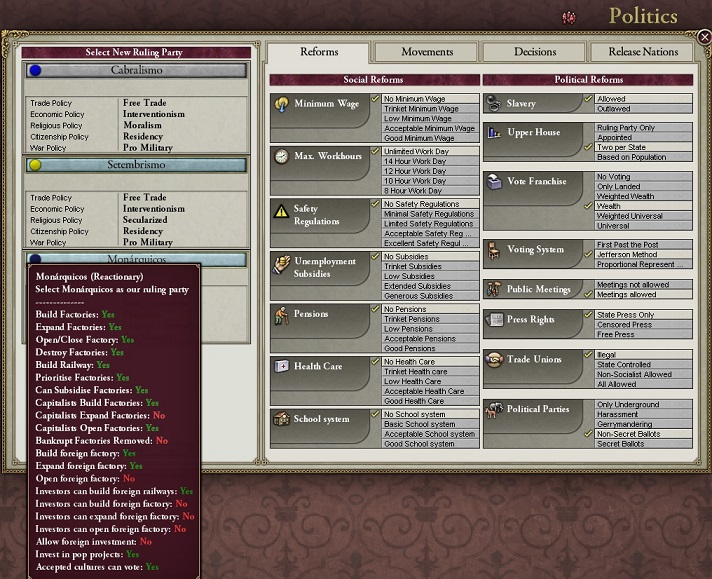This screenshot has width=712, height=579.
Task: Select Setembrismo party bar
Action: coord(136,164)
